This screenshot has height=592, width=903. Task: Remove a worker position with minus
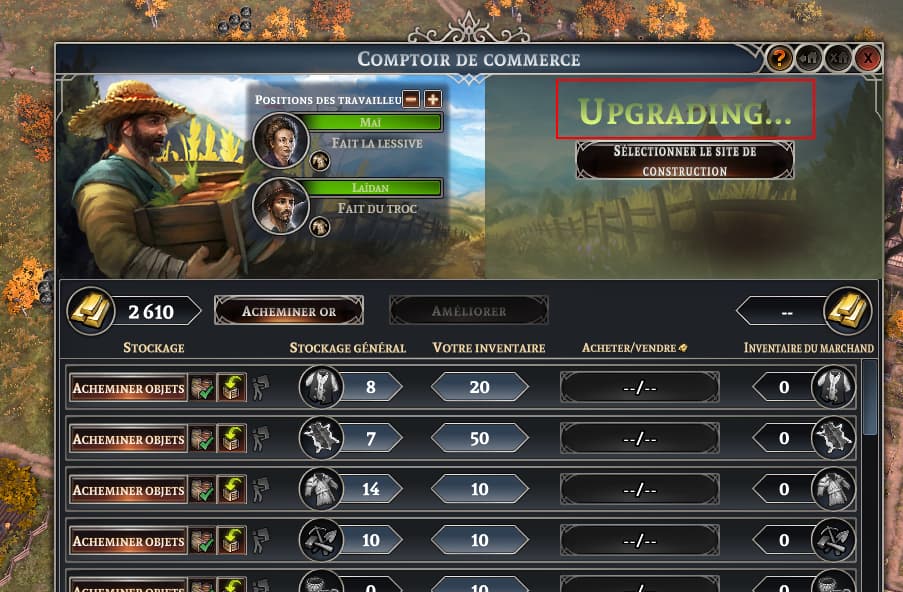tap(411, 99)
